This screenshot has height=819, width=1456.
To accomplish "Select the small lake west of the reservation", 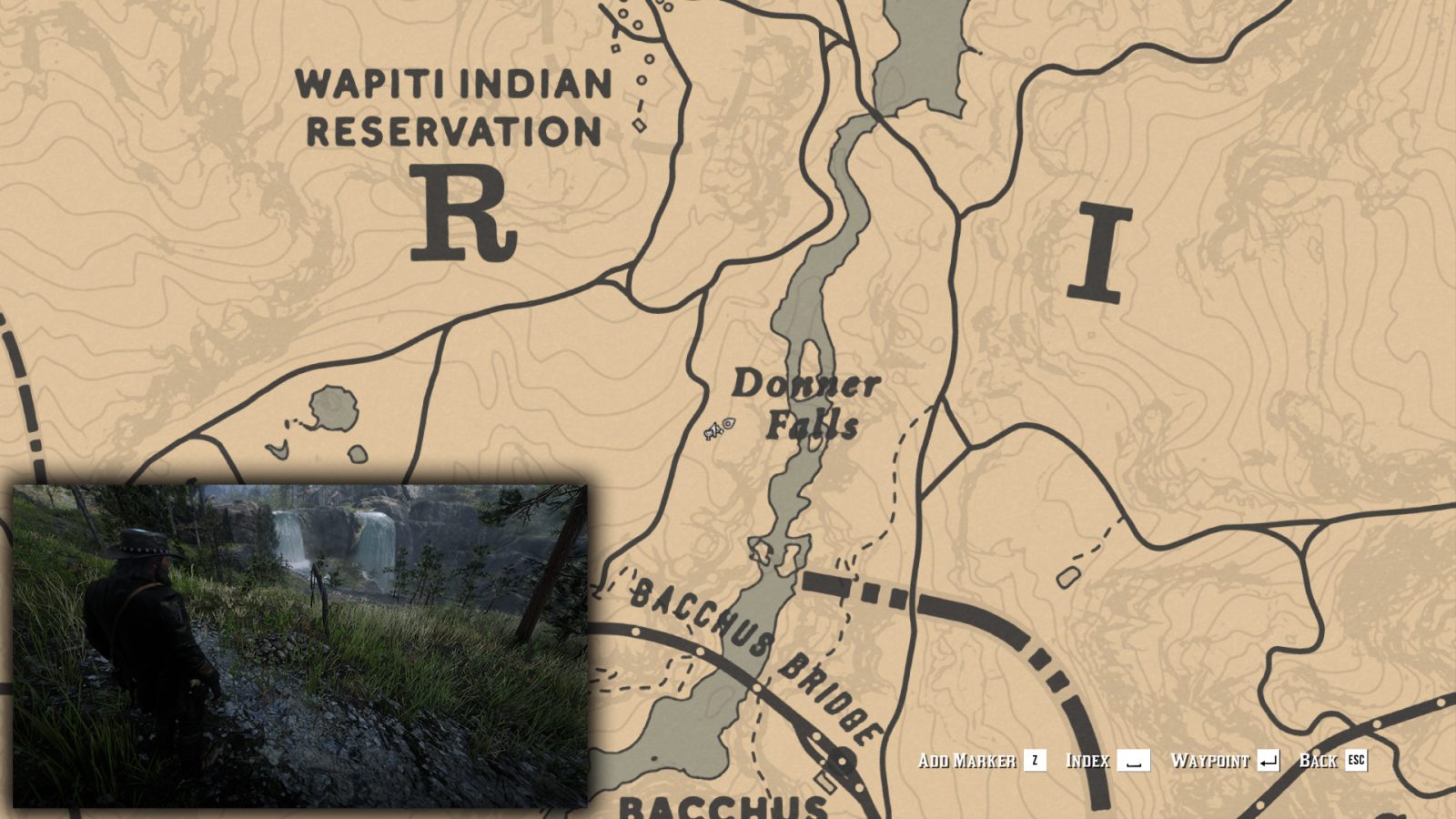I will click(x=332, y=405).
